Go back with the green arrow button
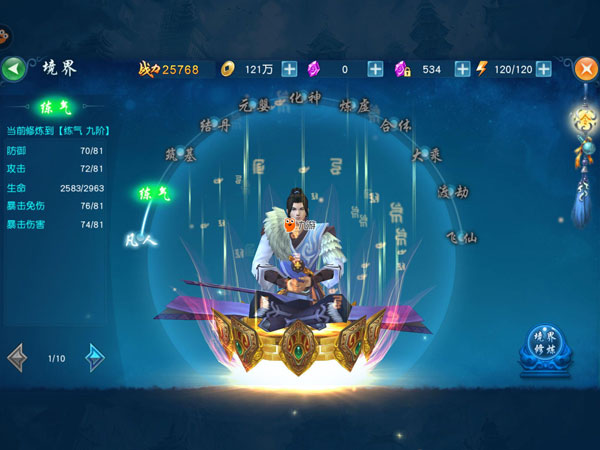600x450 pixels. click(14, 69)
